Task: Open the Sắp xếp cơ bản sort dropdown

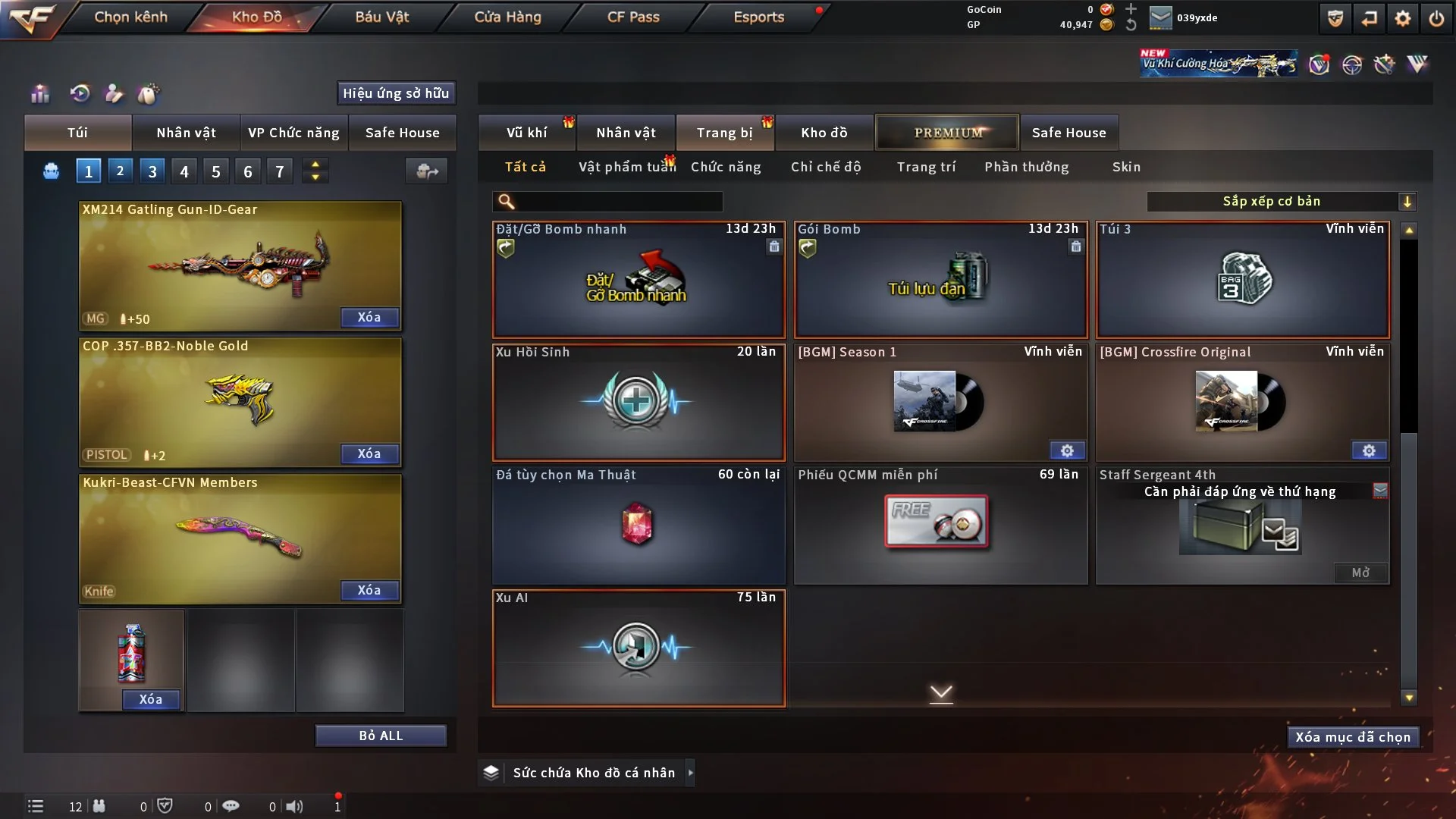Action: [x=1281, y=201]
